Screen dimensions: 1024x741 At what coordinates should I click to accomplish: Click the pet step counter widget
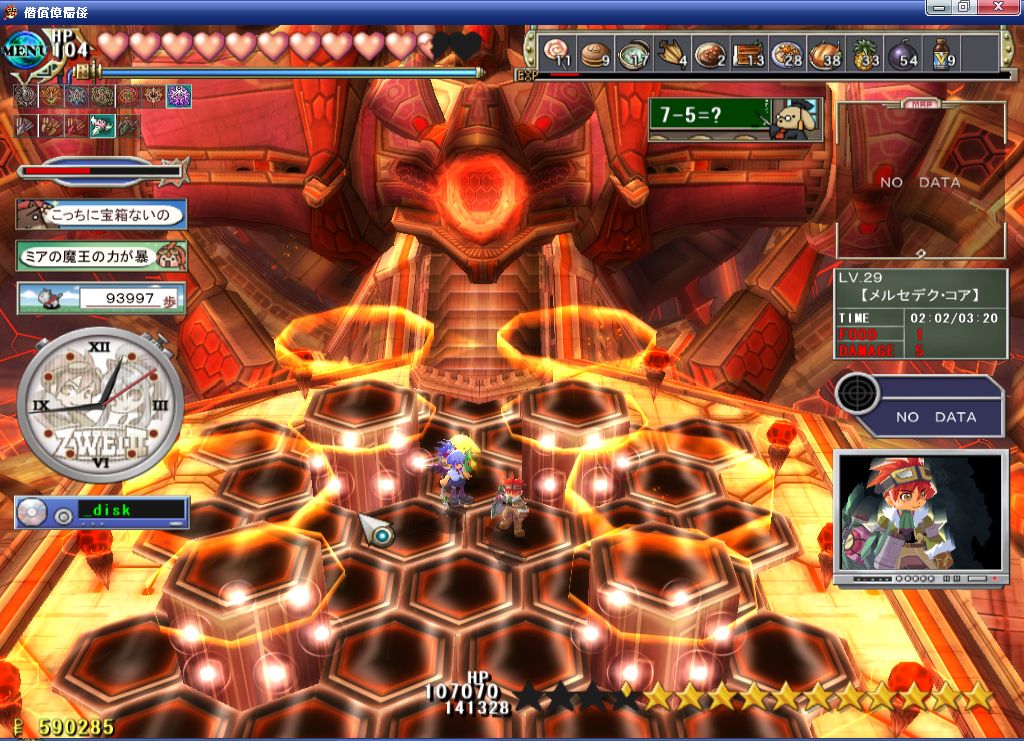coord(102,298)
